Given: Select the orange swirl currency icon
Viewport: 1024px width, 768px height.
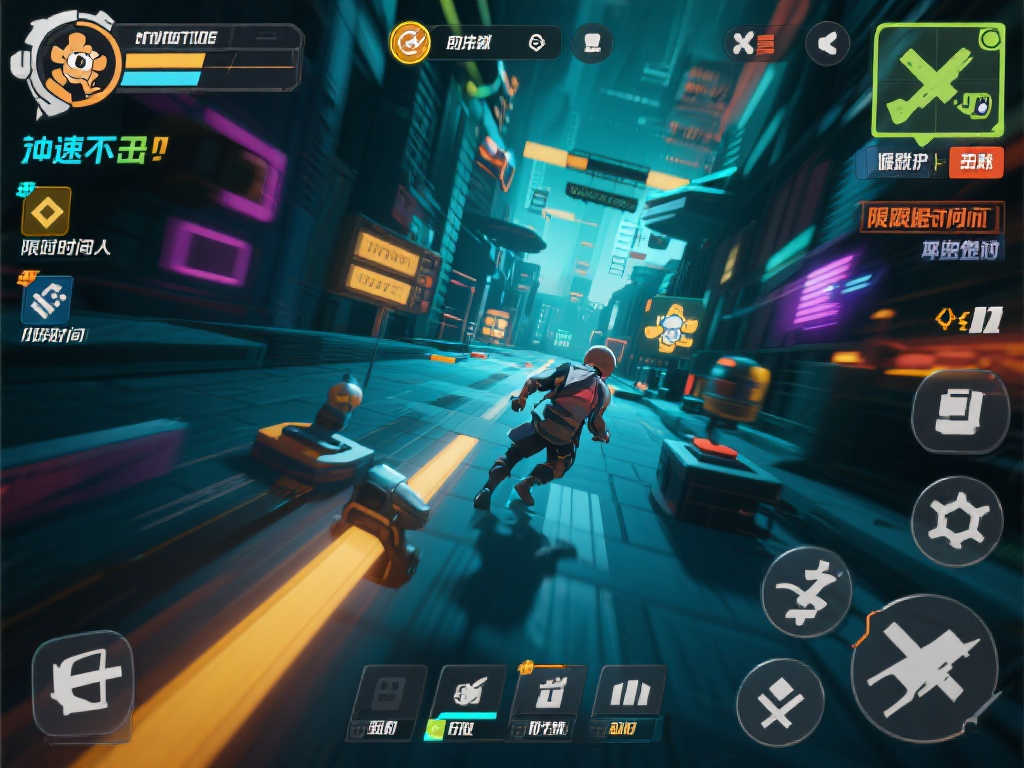Looking at the screenshot, I should click(409, 43).
